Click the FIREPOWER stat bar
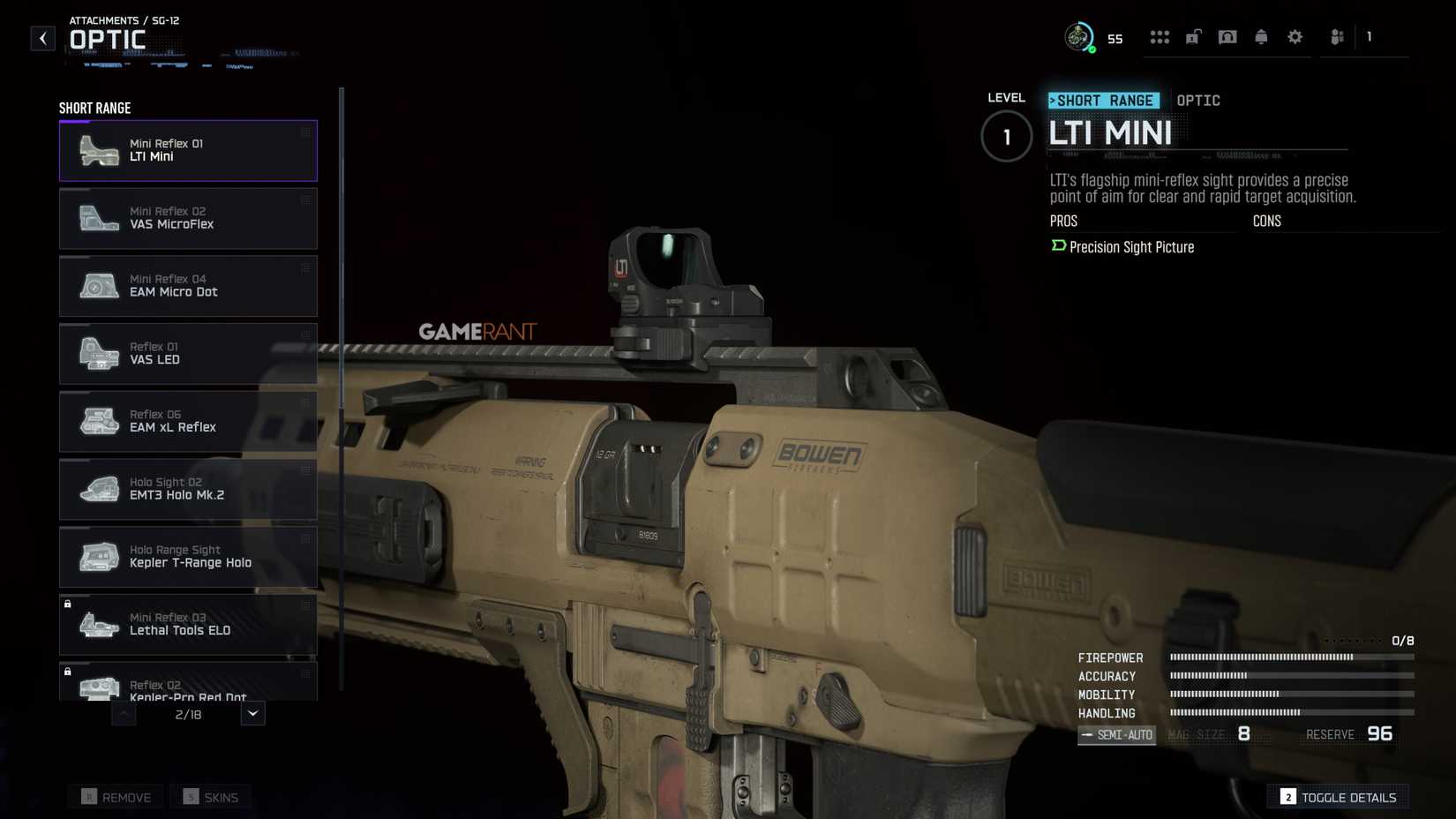 click(x=1260, y=657)
